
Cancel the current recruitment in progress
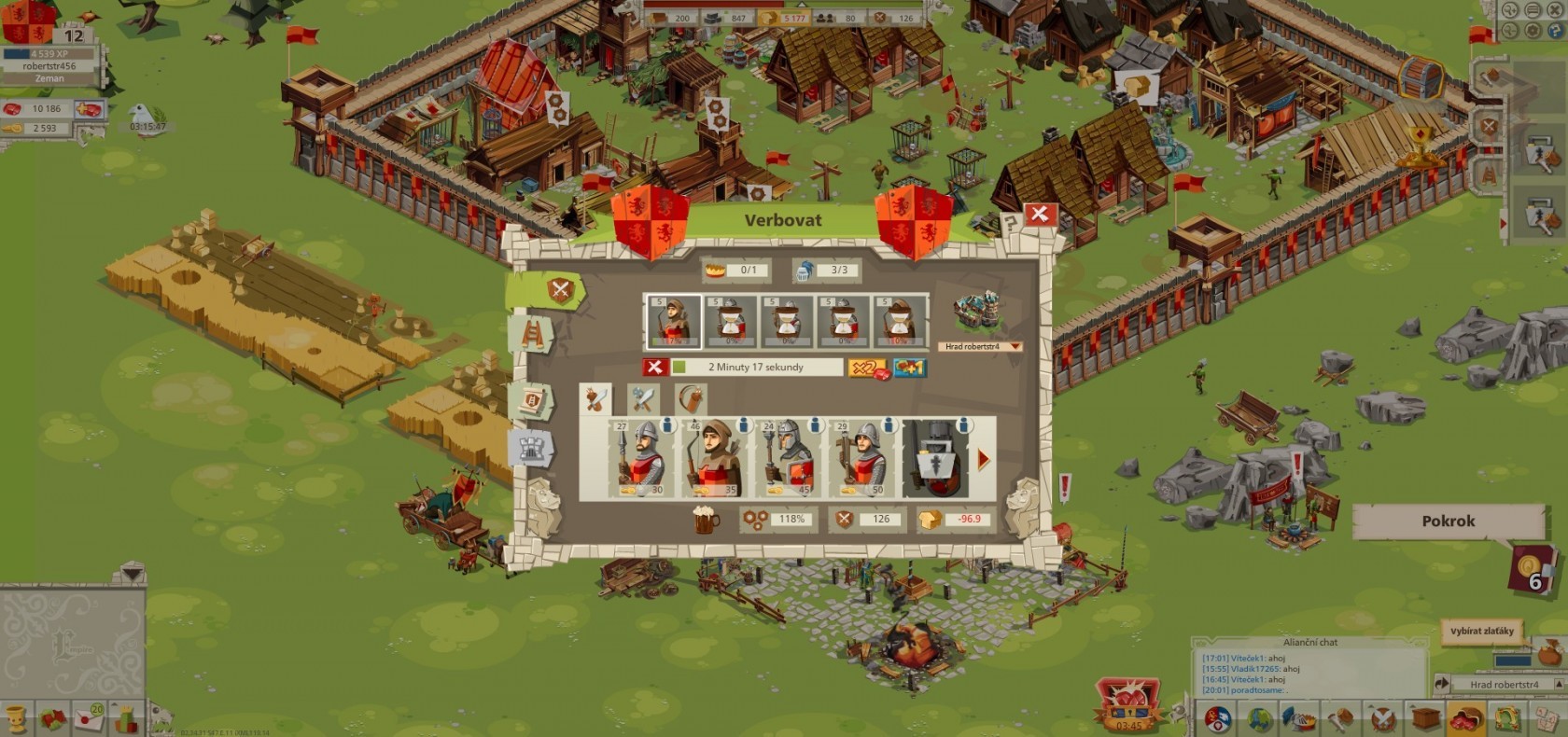[654, 368]
